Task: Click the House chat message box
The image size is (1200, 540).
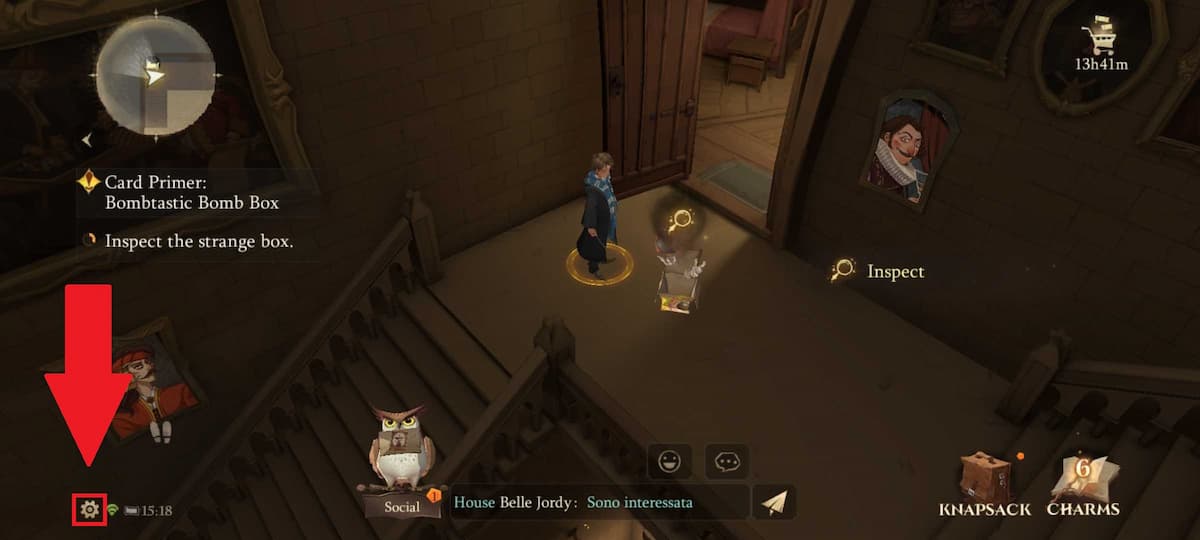Action: coord(598,502)
